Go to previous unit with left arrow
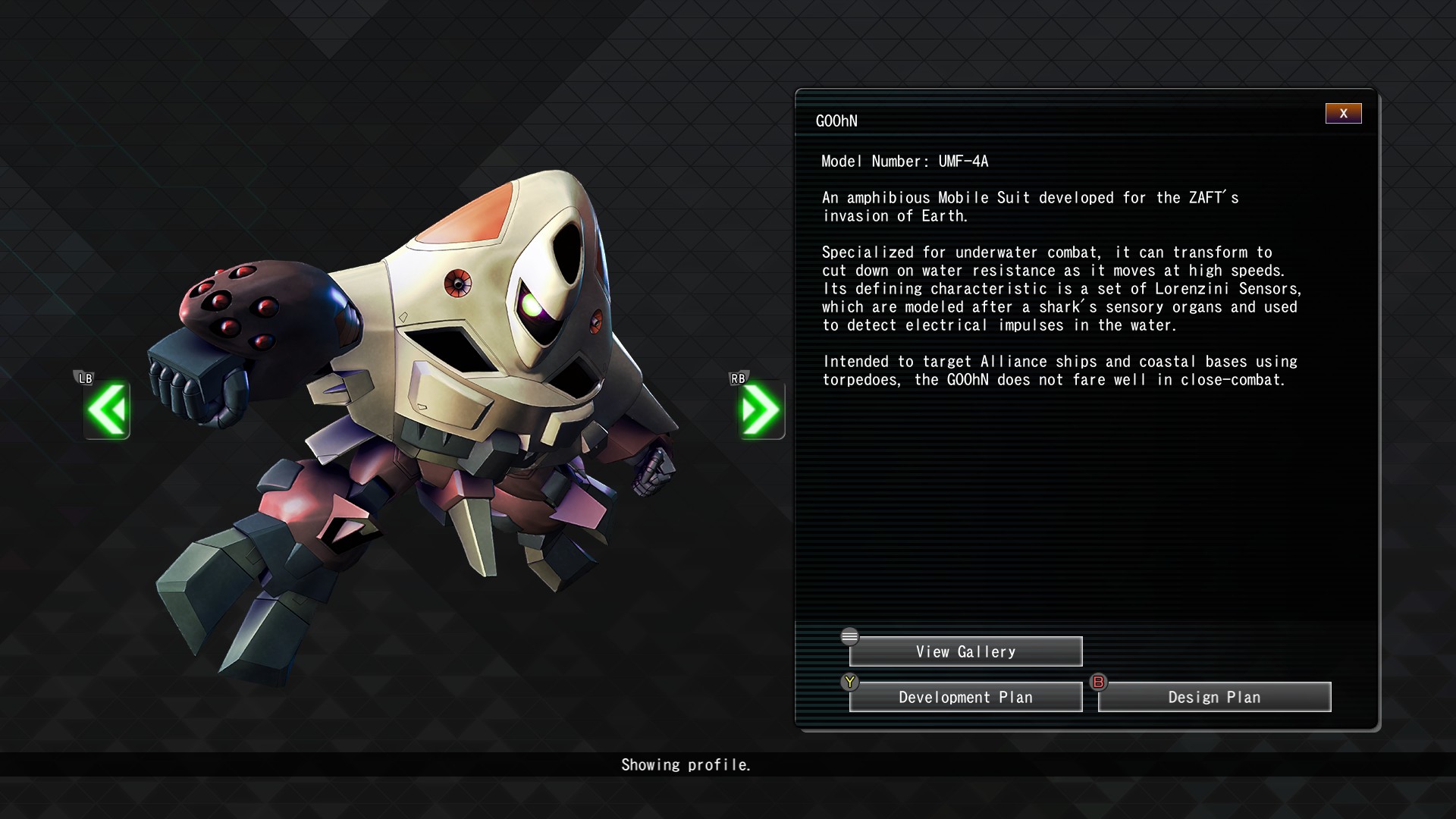This screenshot has width=1456, height=819. coord(107,410)
